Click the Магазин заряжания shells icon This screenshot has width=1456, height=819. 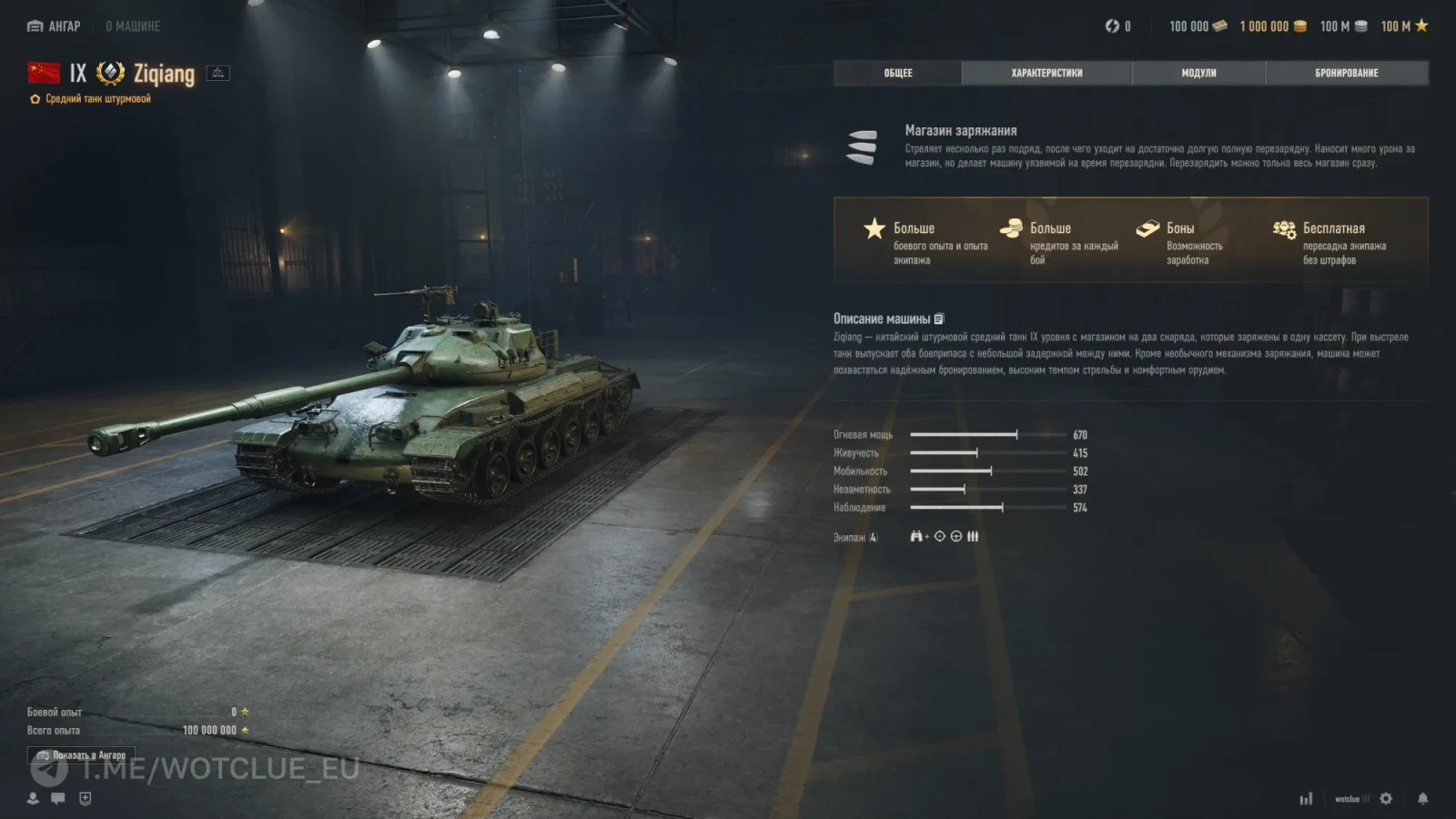862,147
